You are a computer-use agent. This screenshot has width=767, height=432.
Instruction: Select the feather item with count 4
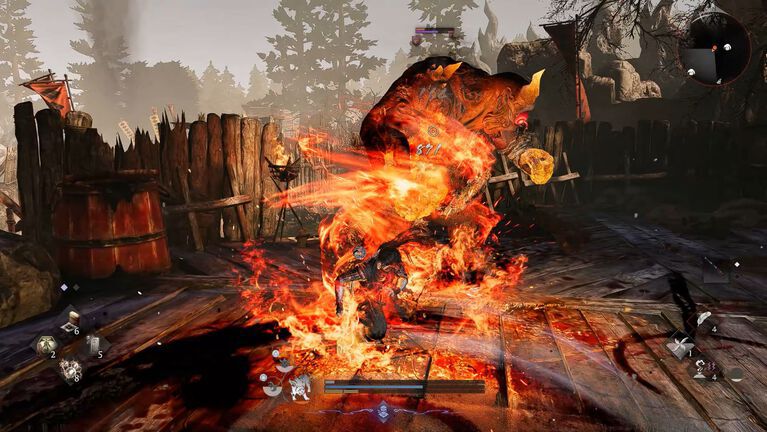[x=704, y=320]
